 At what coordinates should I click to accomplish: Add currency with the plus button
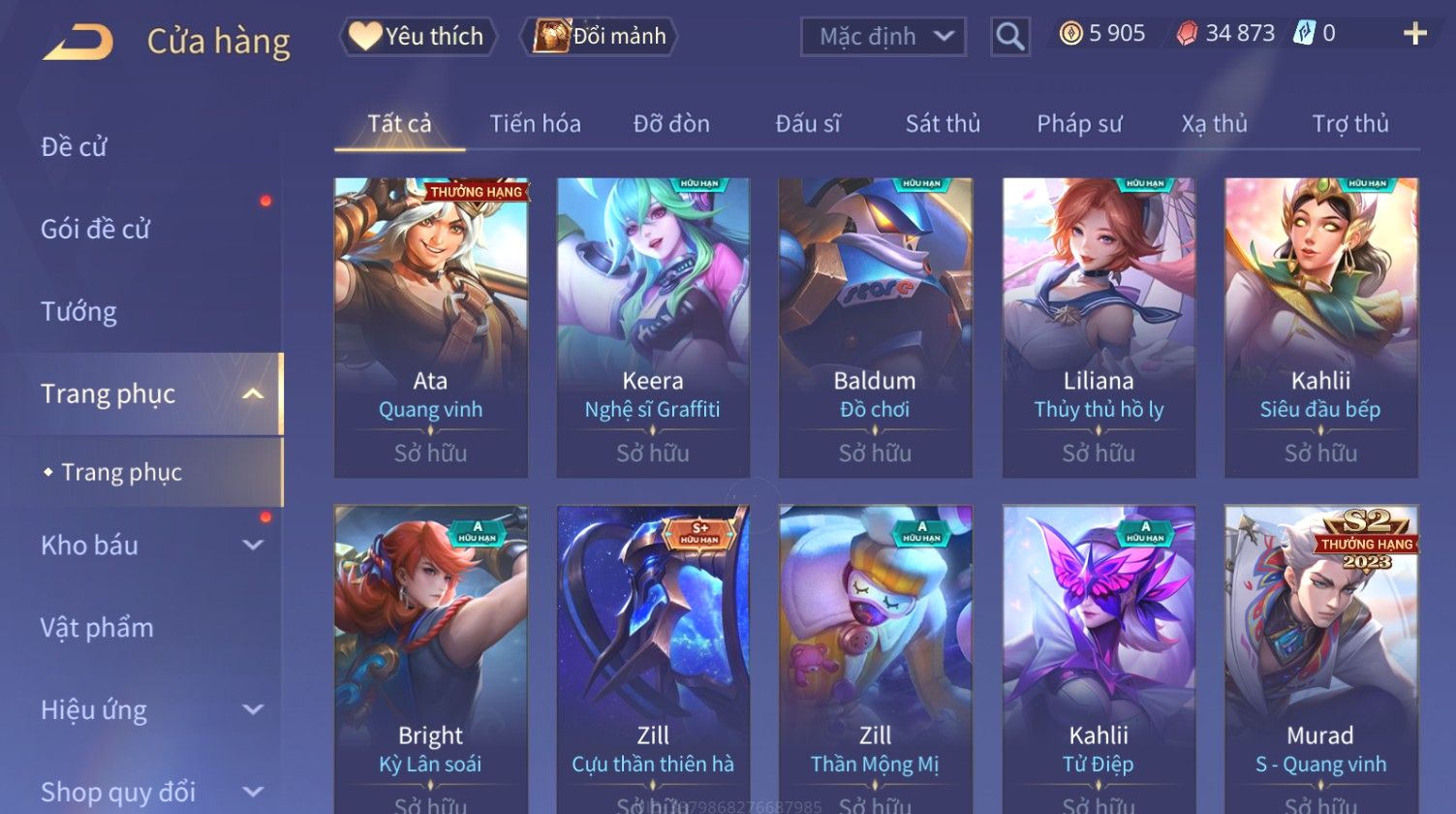click(x=1414, y=34)
